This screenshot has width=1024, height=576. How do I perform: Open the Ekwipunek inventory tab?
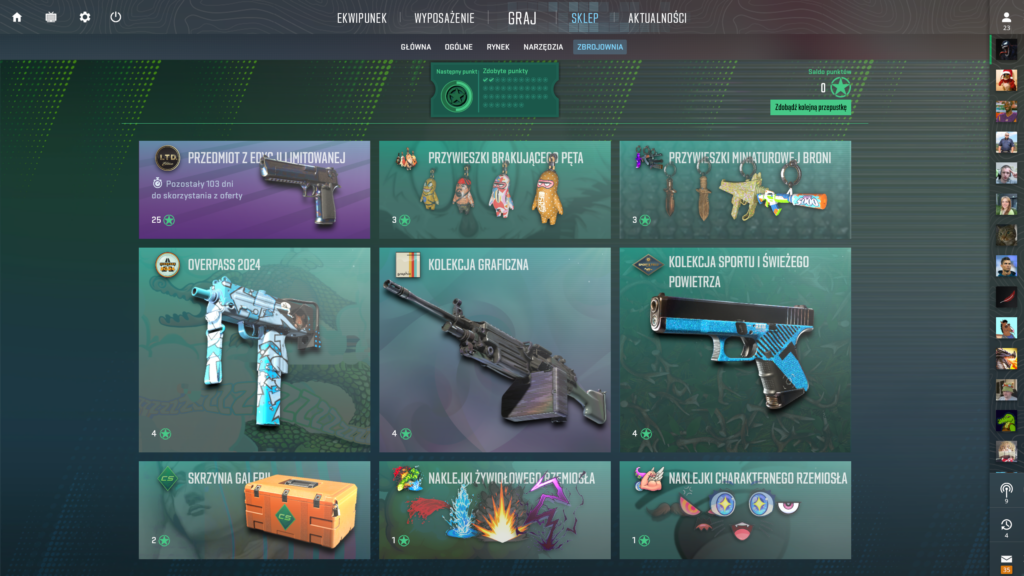[361, 18]
